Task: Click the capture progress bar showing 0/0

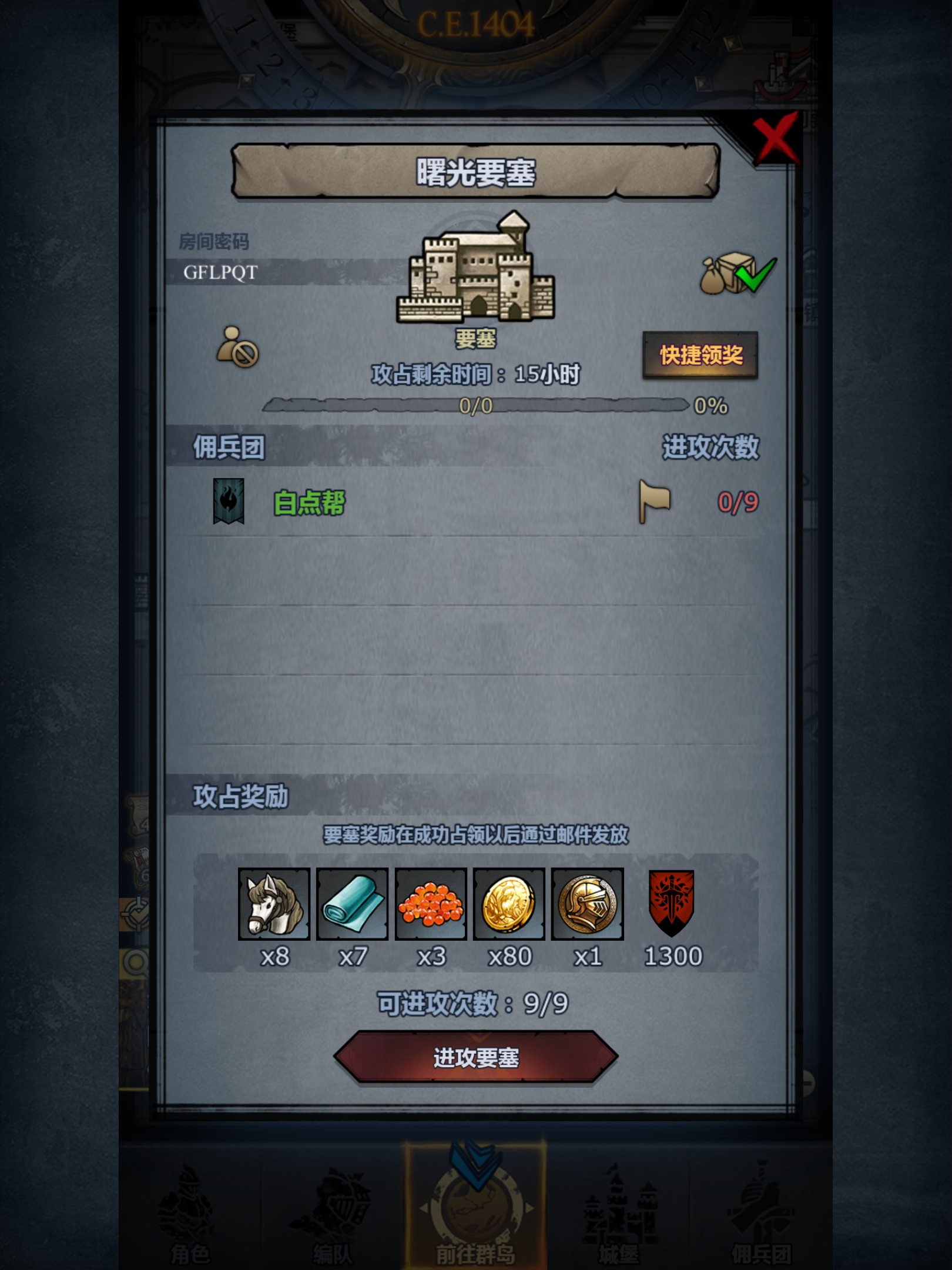Action: click(476, 406)
